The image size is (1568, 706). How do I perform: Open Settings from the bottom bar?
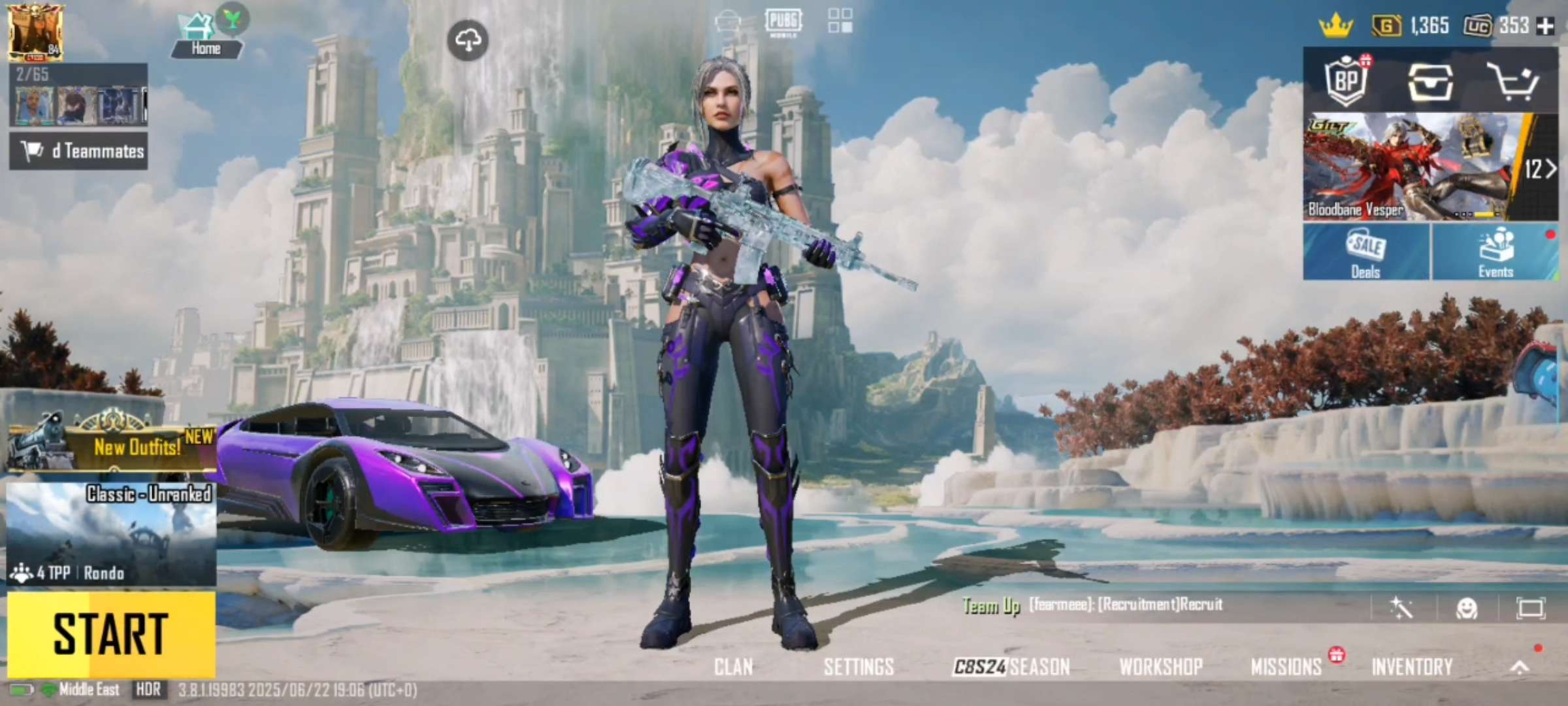pyautogui.click(x=858, y=667)
